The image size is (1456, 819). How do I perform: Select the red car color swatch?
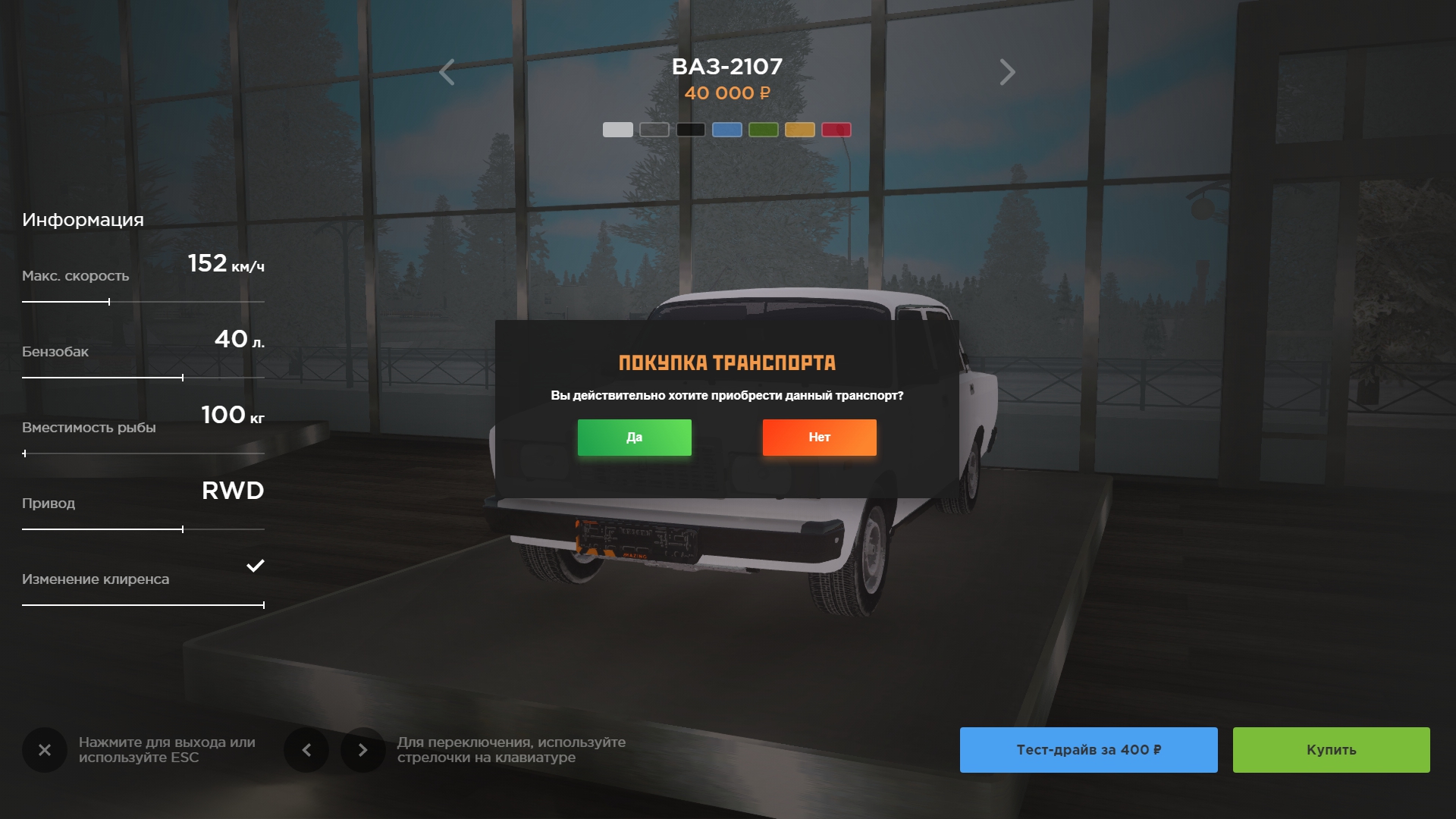(x=836, y=130)
